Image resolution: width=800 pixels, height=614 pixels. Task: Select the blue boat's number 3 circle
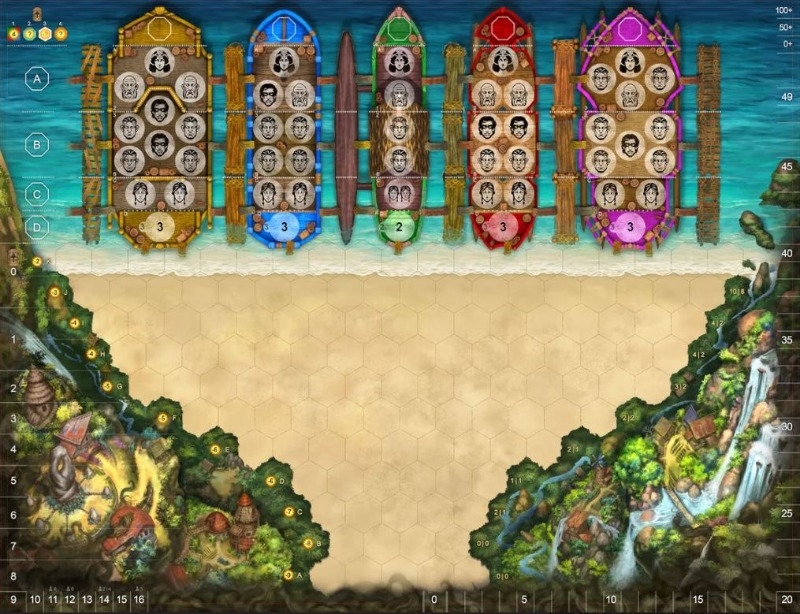coord(284,226)
